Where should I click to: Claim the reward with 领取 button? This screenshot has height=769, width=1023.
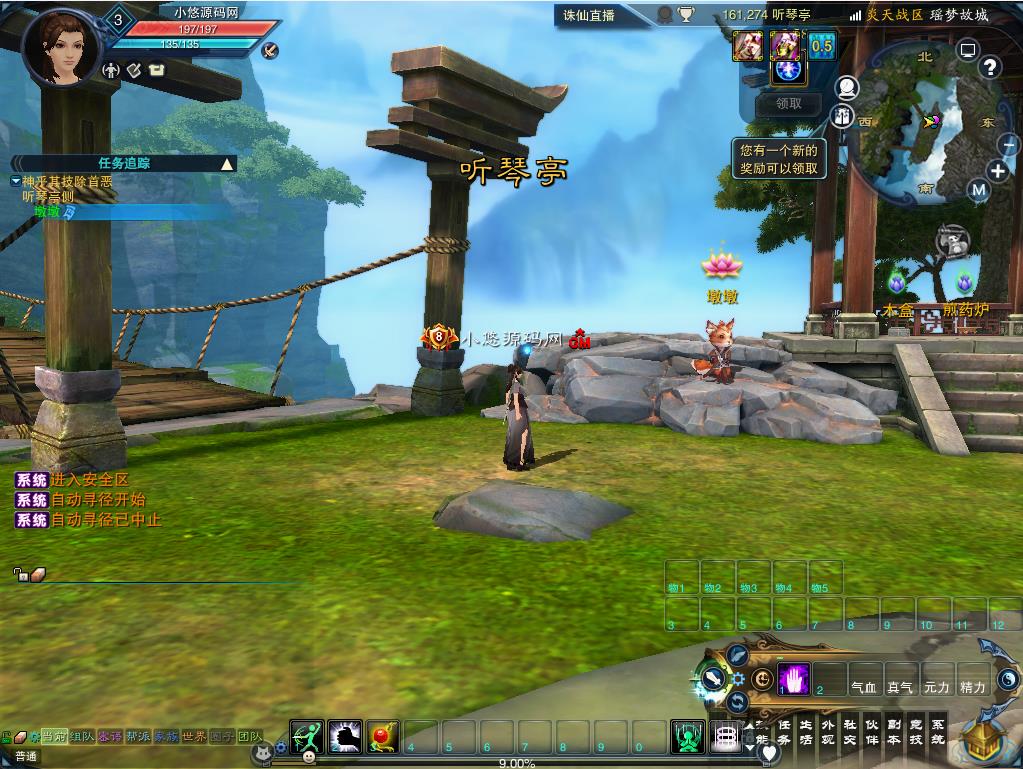788,104
